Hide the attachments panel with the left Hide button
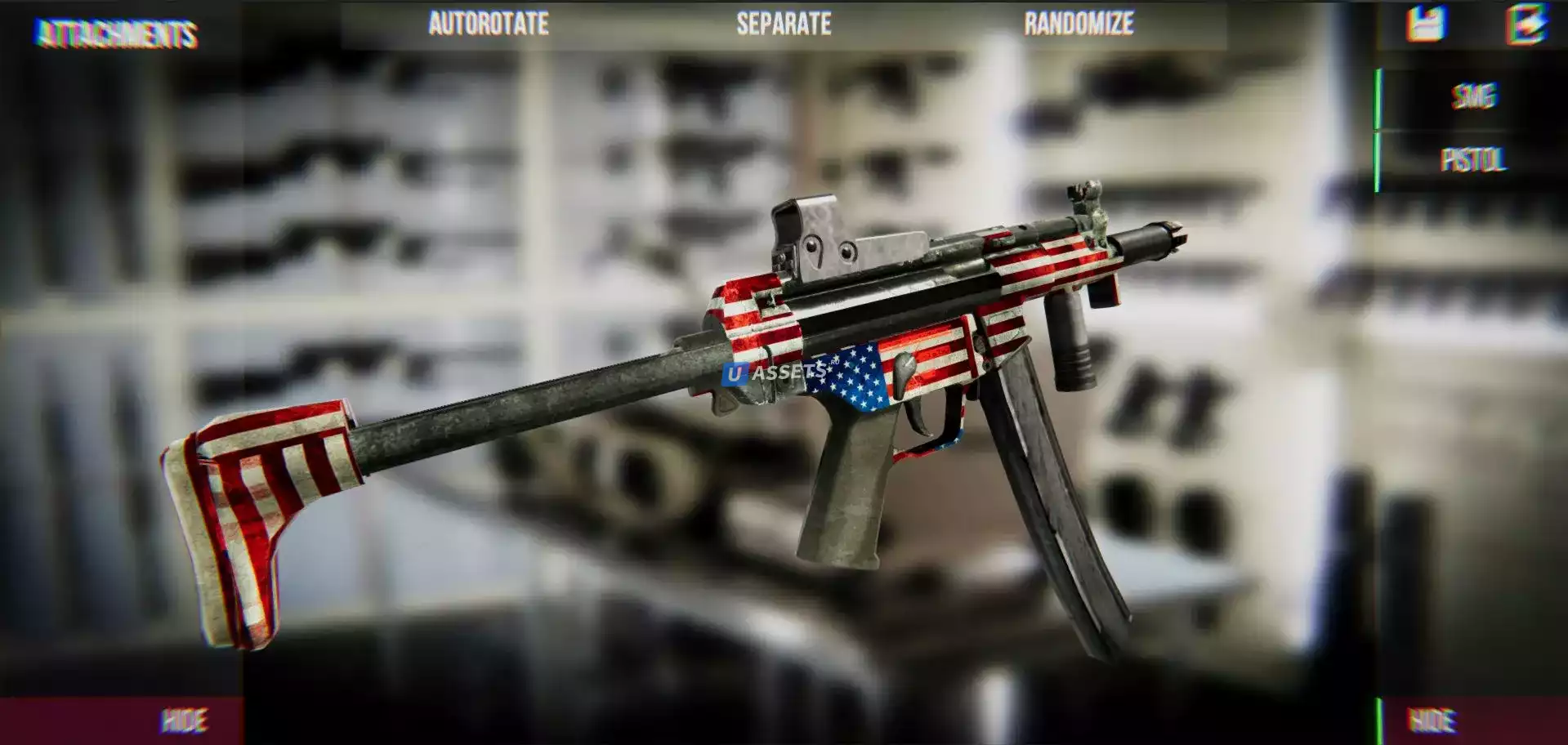Screen dimensions: 1568x745 tap(184, 720)
